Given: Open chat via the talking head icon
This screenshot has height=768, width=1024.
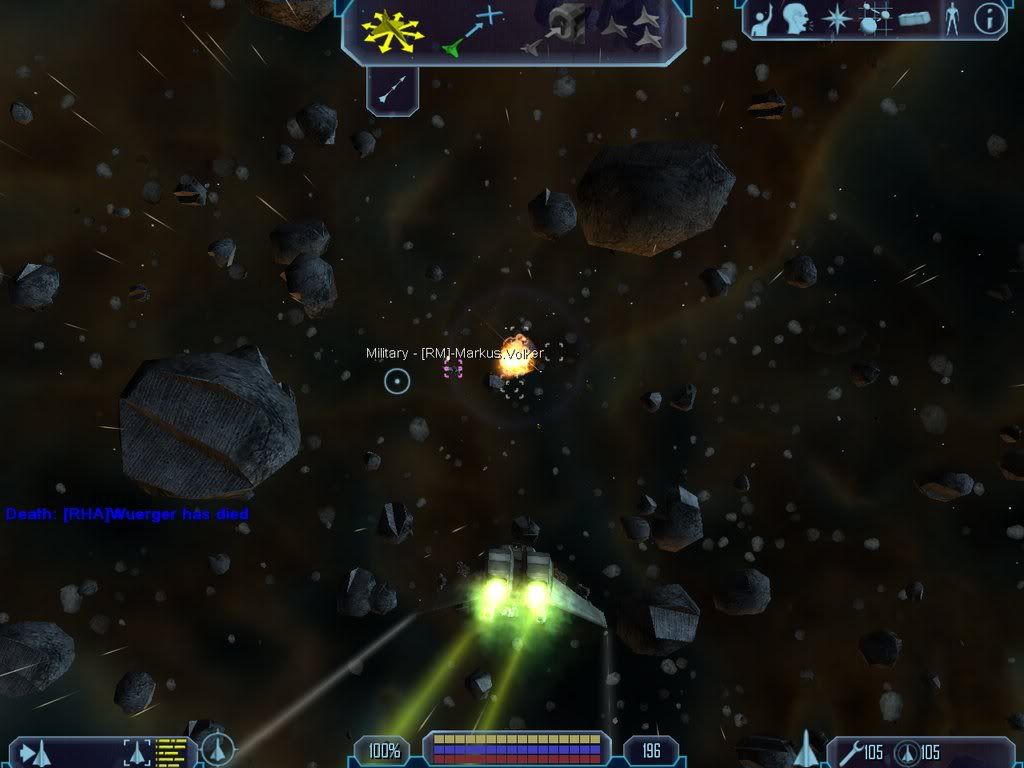Looking at the screenshot, I should 796,18.
